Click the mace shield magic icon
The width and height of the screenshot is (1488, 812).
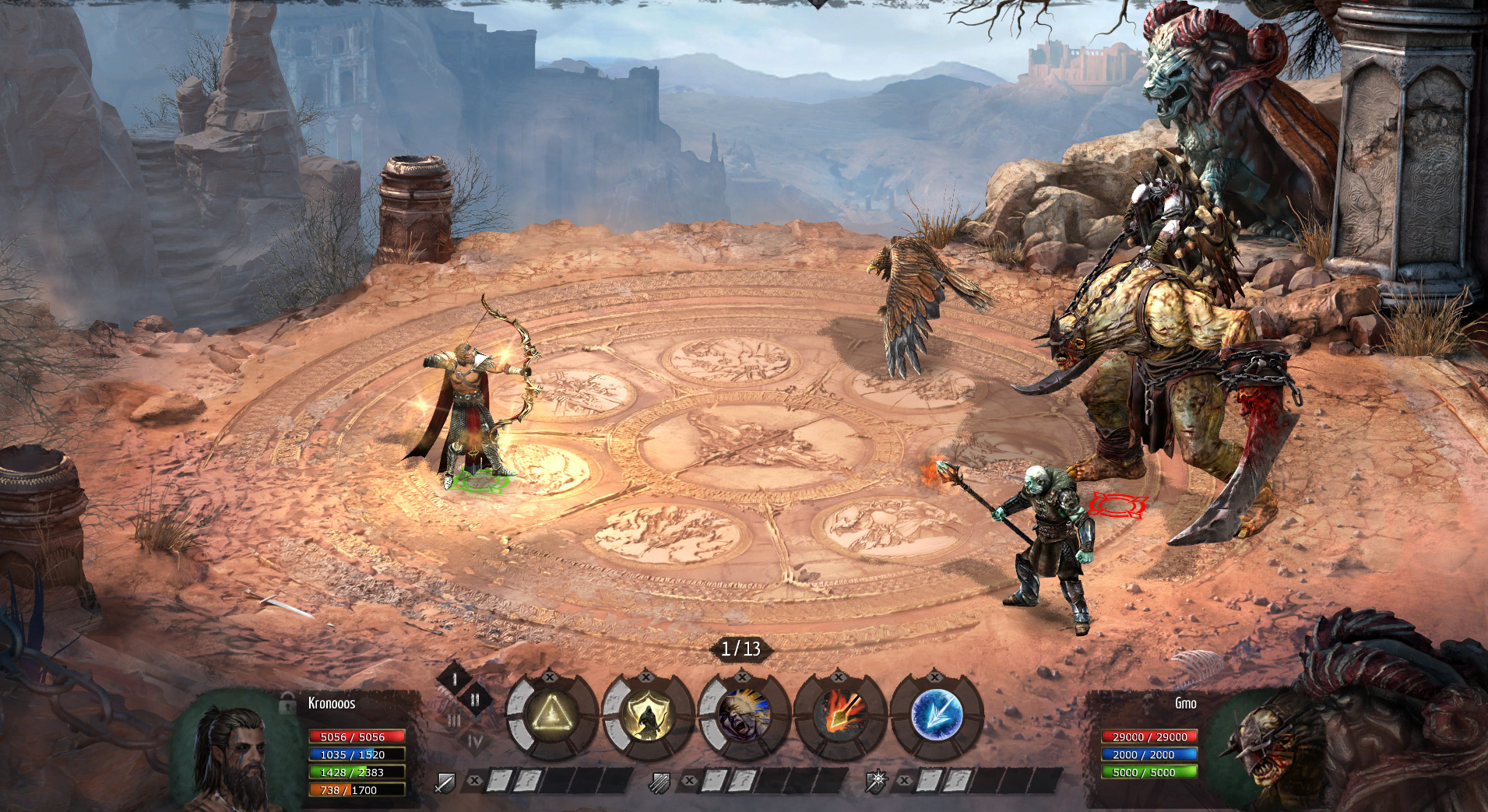(876, 782)
